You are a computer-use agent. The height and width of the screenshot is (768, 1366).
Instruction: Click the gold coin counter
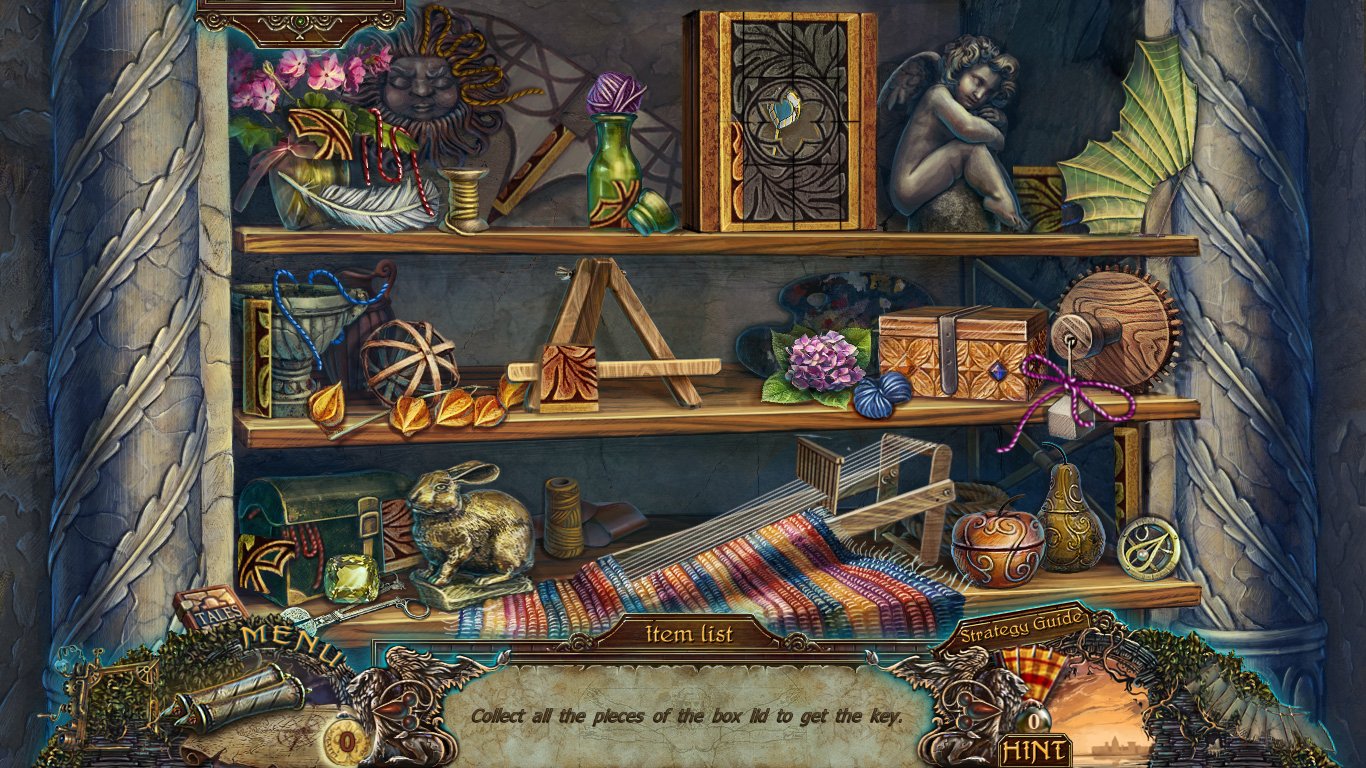(x=345, y=742)
